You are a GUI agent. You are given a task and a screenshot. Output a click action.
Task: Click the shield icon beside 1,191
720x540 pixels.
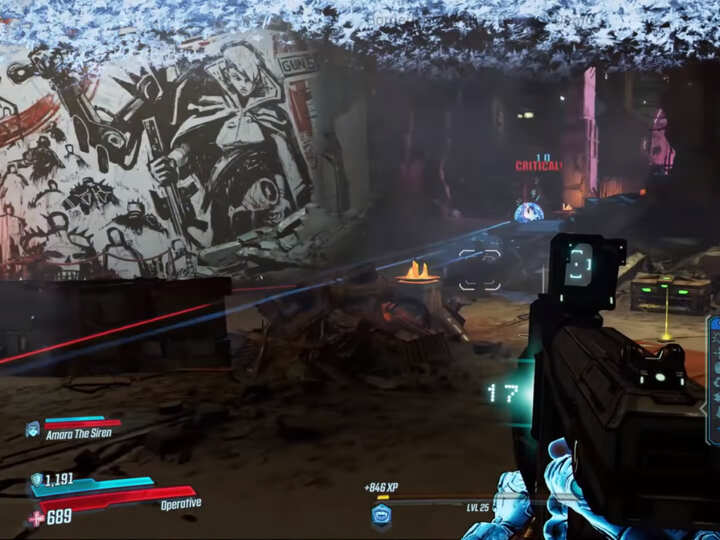tap(37, 480)
